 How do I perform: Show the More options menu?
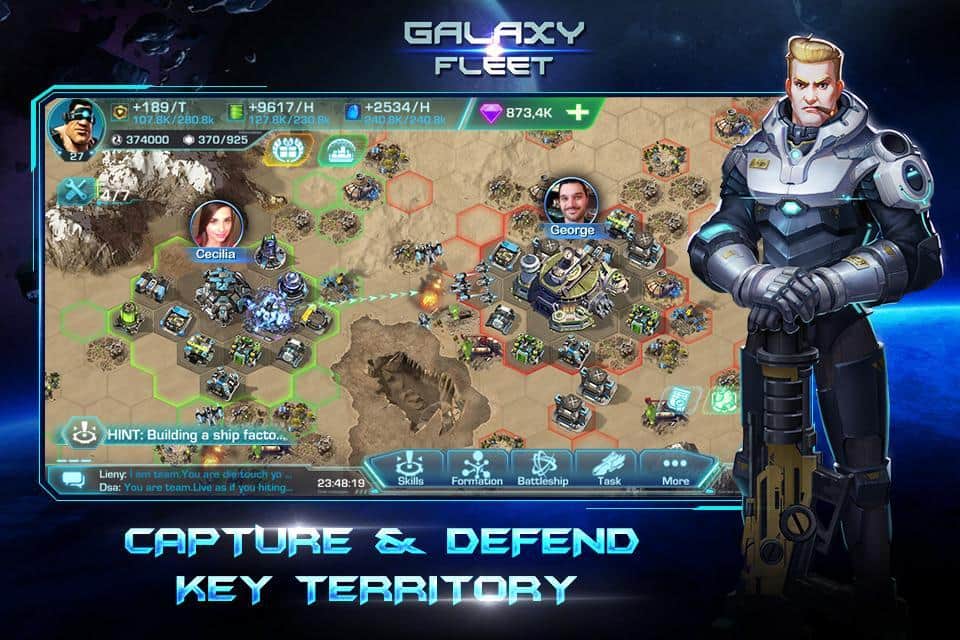coord(675,469)
